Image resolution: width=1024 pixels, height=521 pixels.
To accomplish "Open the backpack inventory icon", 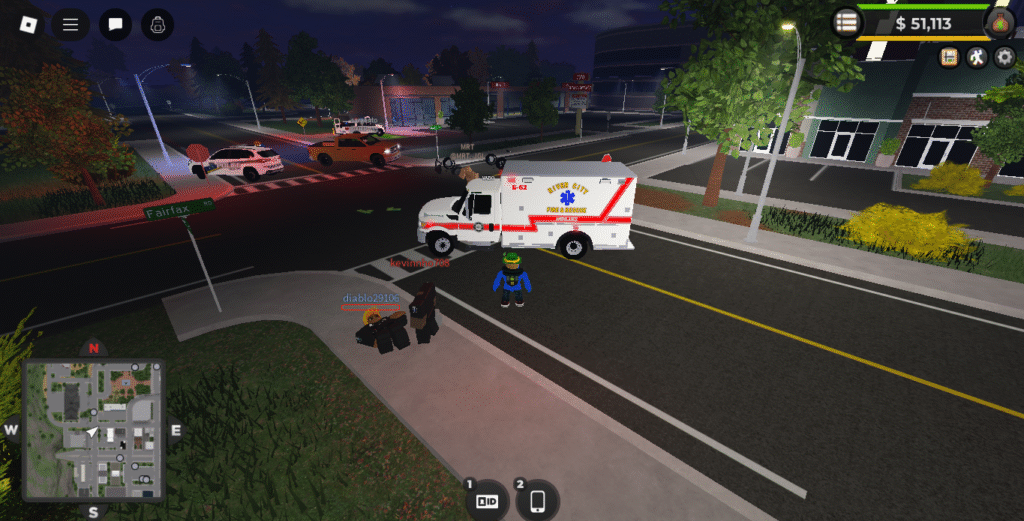I will click(x=158, y=24).
